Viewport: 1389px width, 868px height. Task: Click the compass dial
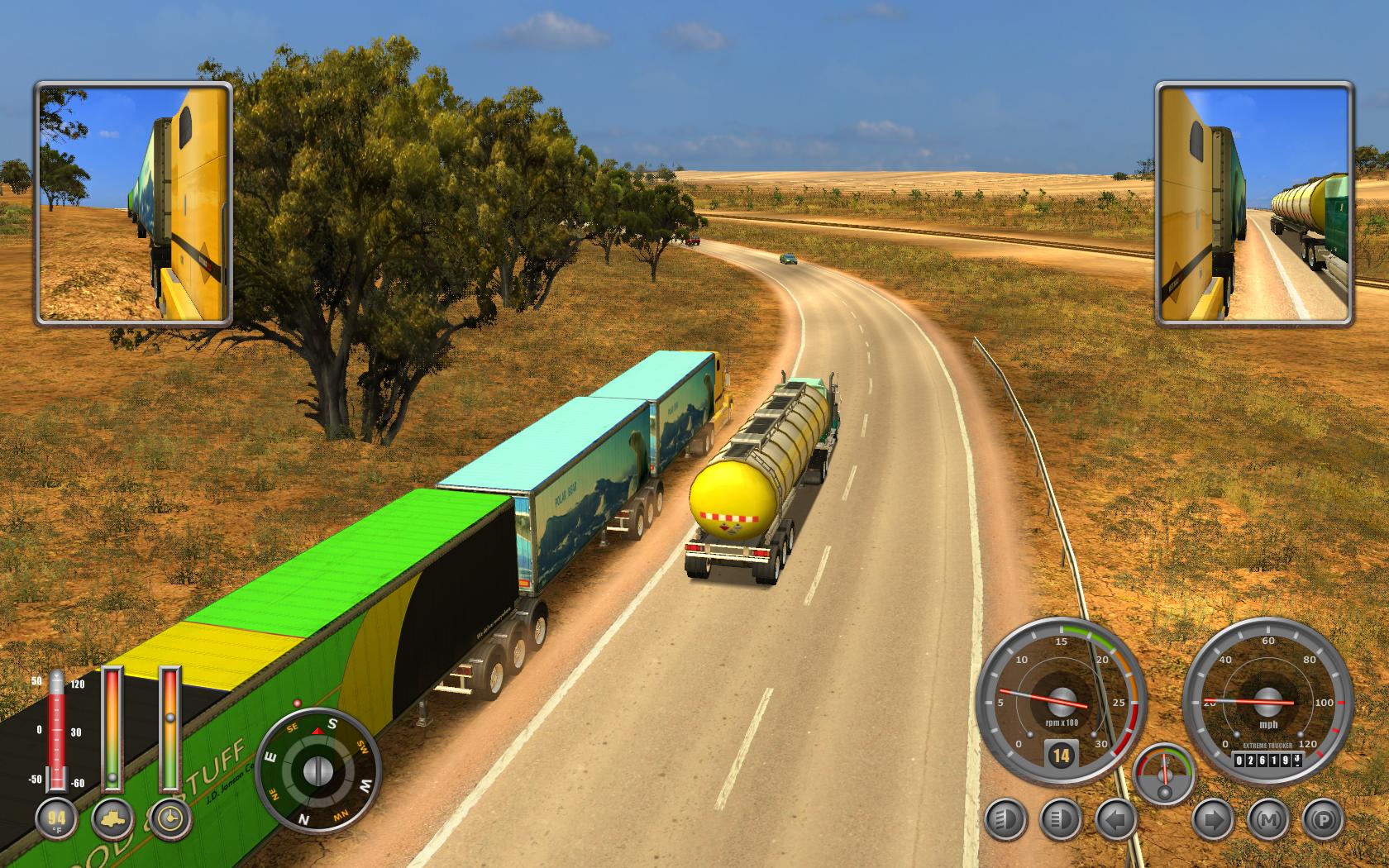tap(317, 770)
